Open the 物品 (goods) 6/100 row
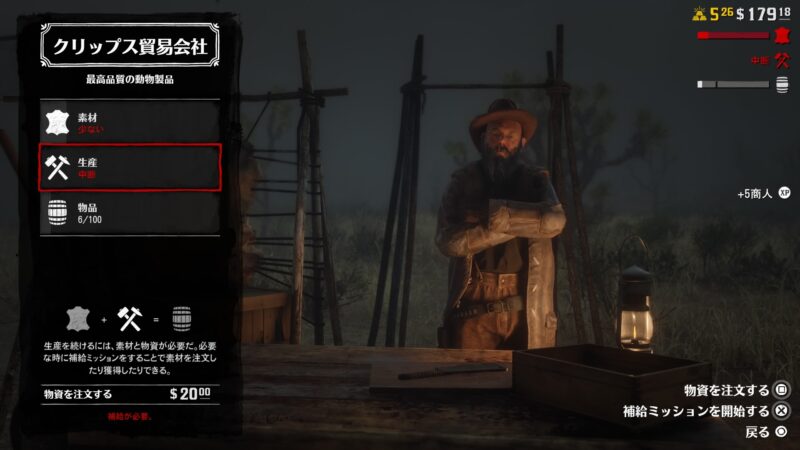 [129, 212]
